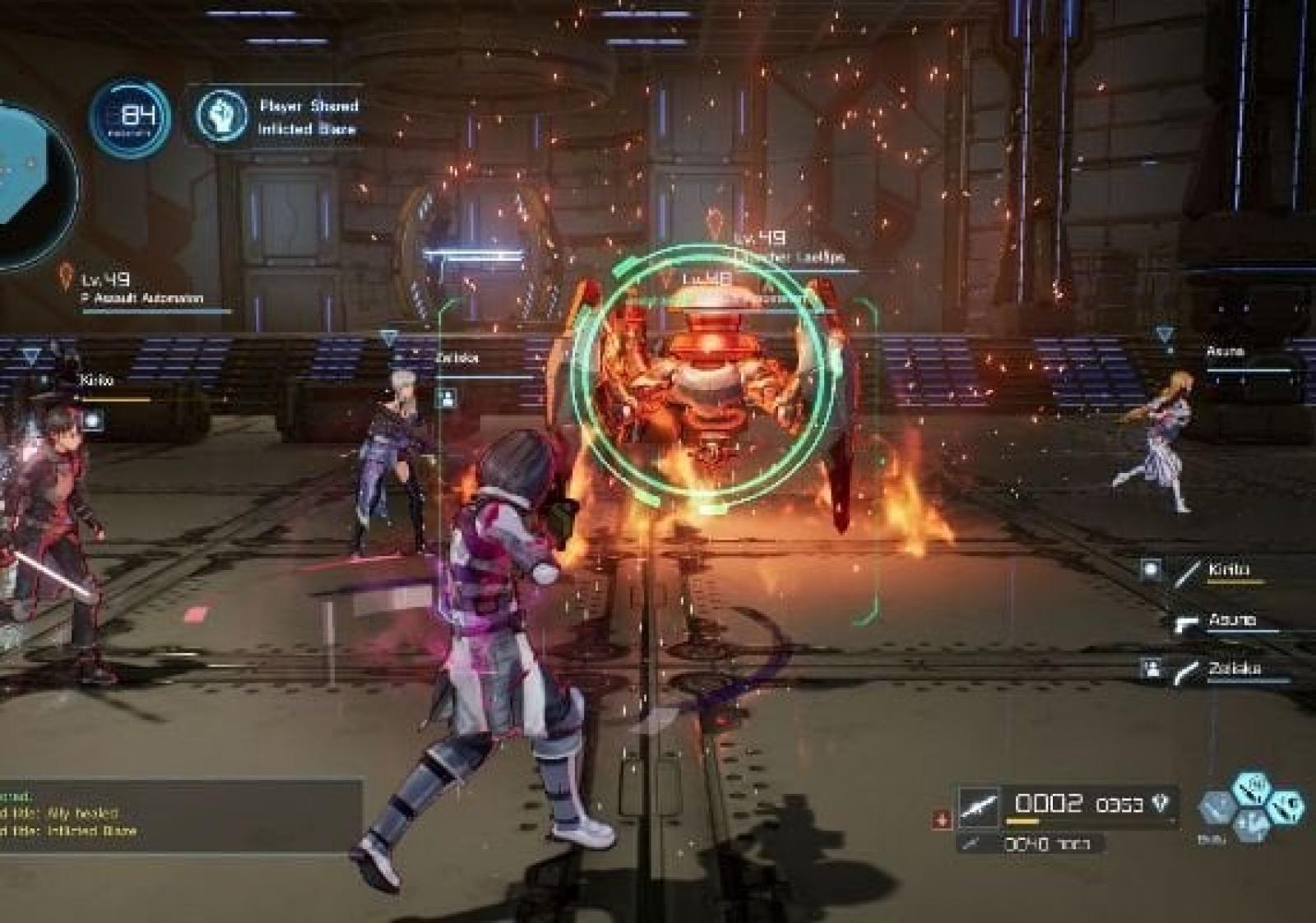Image resolution: width=1316 pixels, height=923 pixels.
Task: Select Zeliska in the party list
Action: 1234,669
